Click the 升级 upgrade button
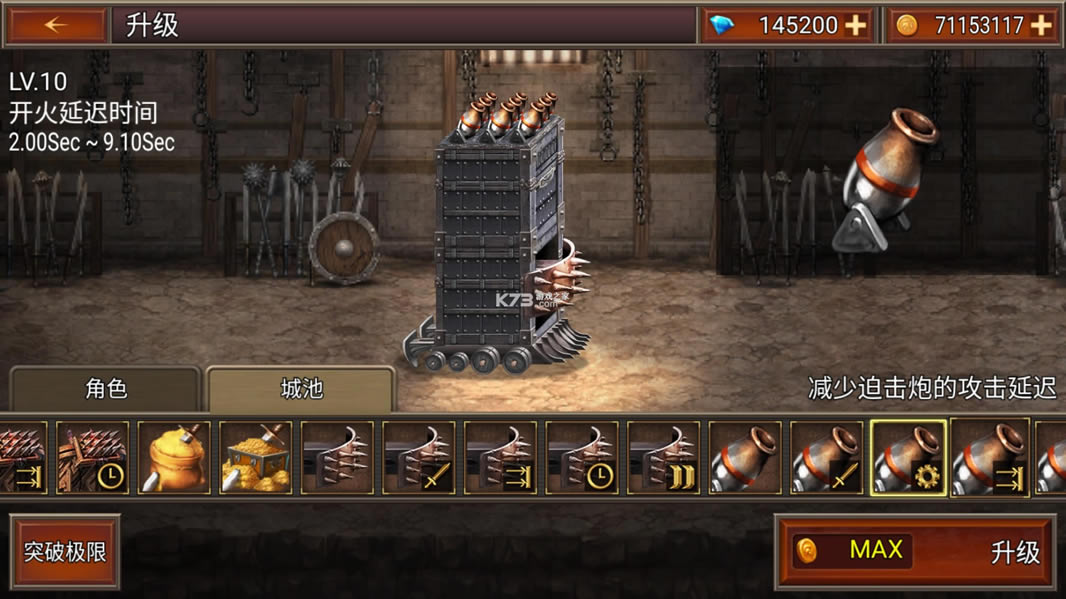This screenshot has width=1066, height=599. coord(915,551)
